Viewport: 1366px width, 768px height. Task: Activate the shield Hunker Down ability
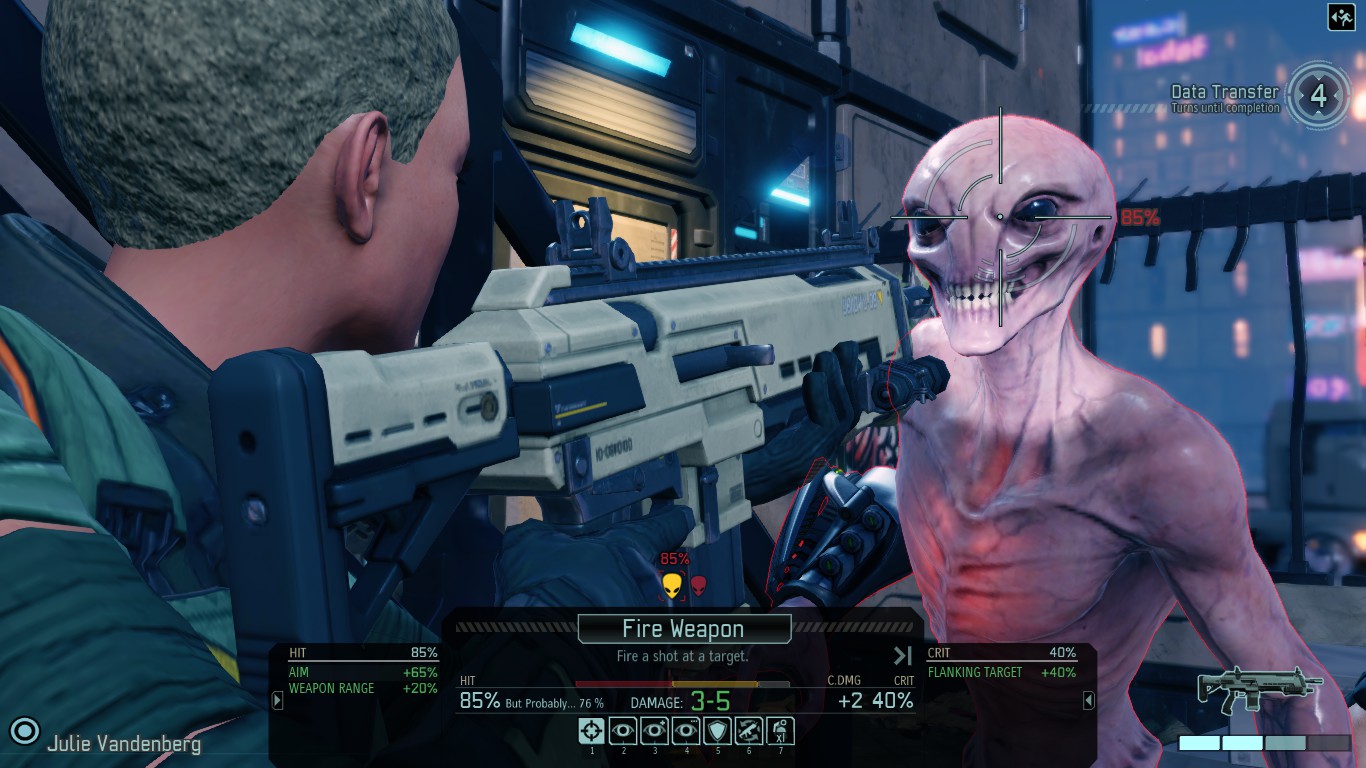tap(718, 732)
